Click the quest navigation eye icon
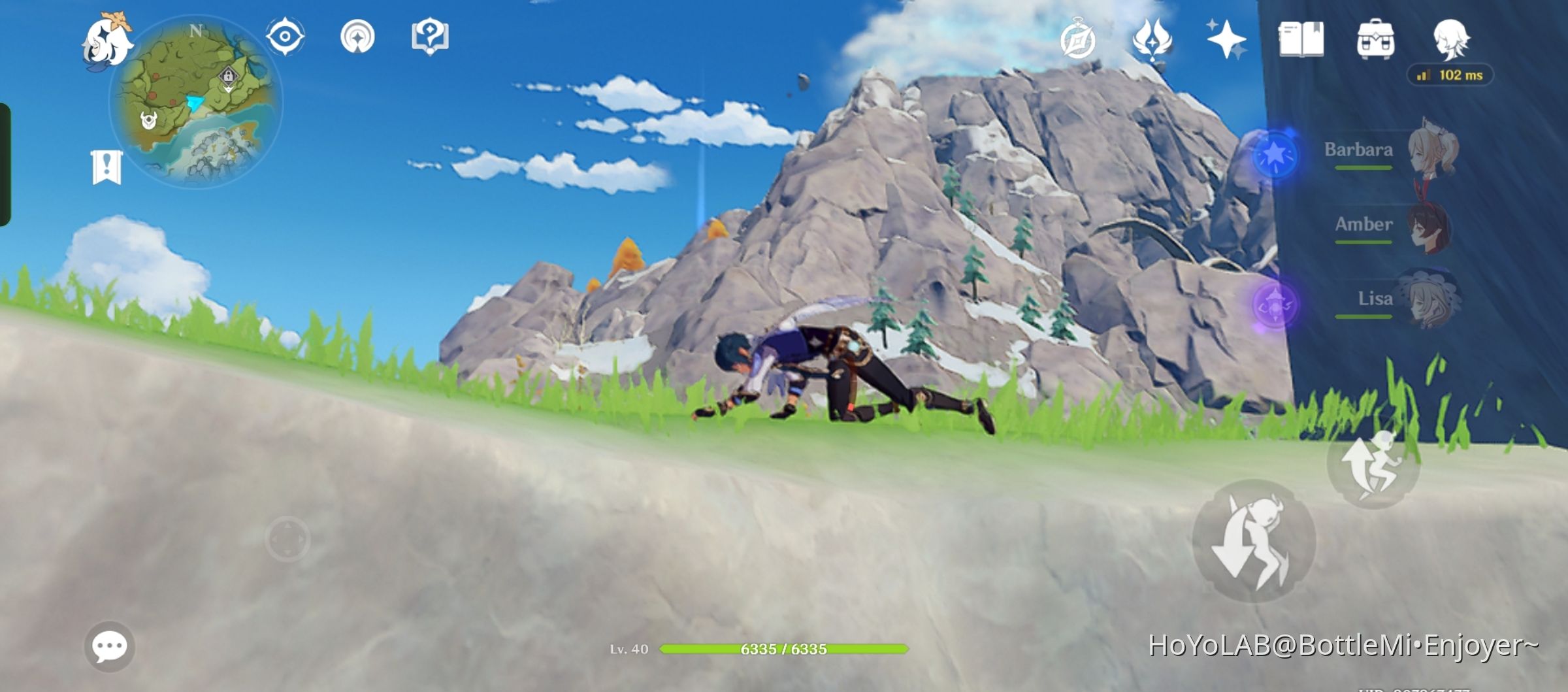The width and height of the screenshot is (1568, 692). pyautogui.click(x=284, y=37)
